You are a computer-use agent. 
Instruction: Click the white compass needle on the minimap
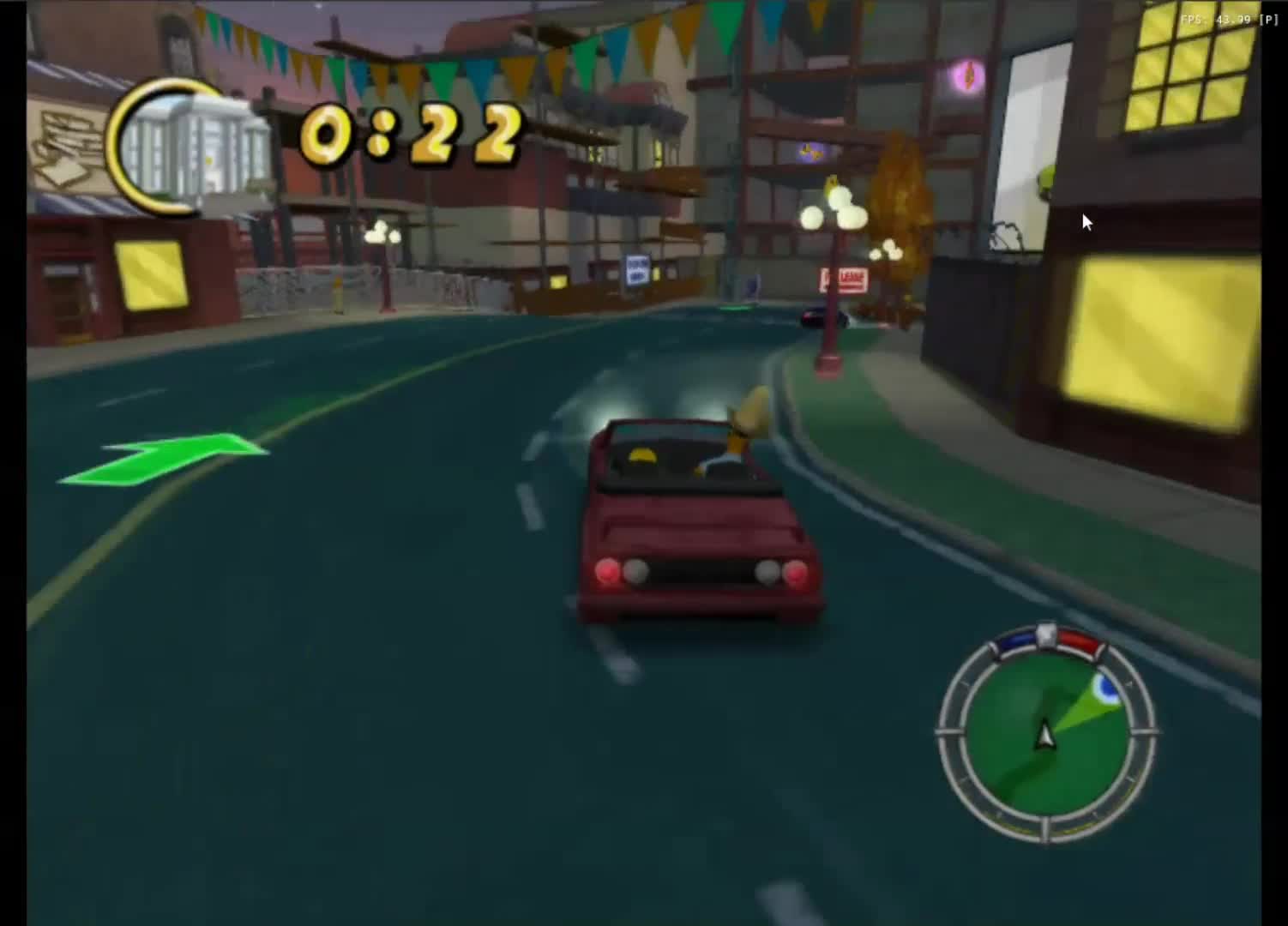click(x=1044, y=733)
